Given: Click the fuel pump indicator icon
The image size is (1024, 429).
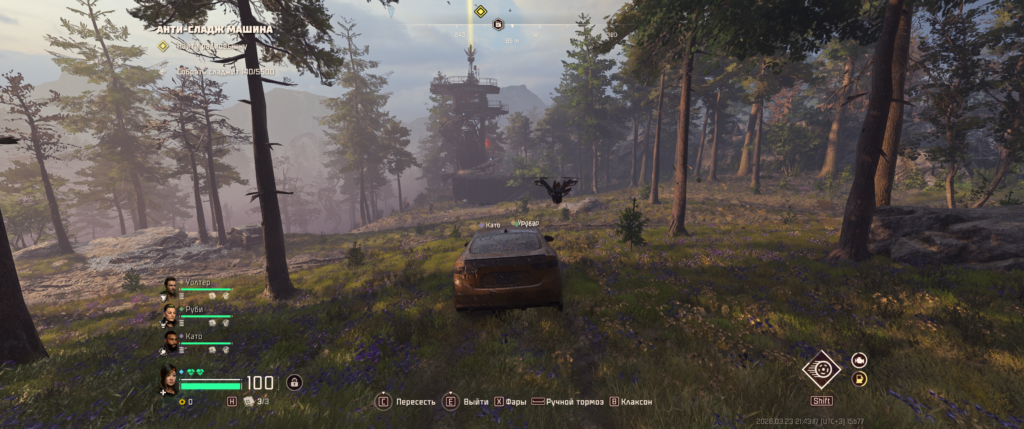Looking at the screenshot, I should click(x=858, y=379).
